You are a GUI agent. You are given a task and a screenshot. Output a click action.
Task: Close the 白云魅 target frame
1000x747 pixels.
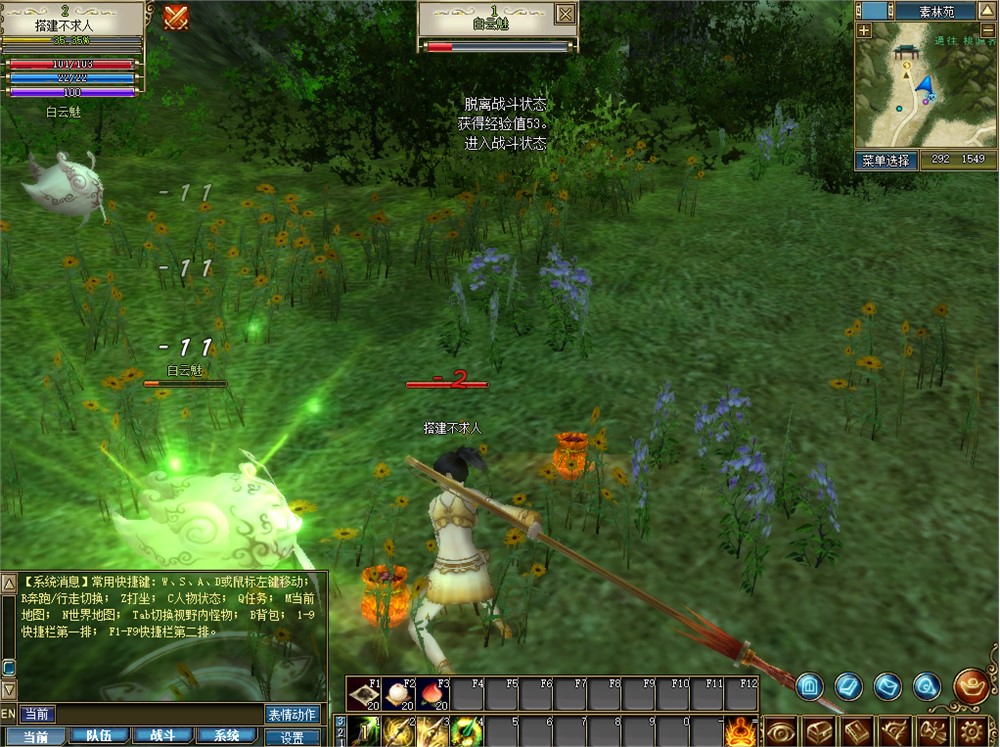click(565, 13)
